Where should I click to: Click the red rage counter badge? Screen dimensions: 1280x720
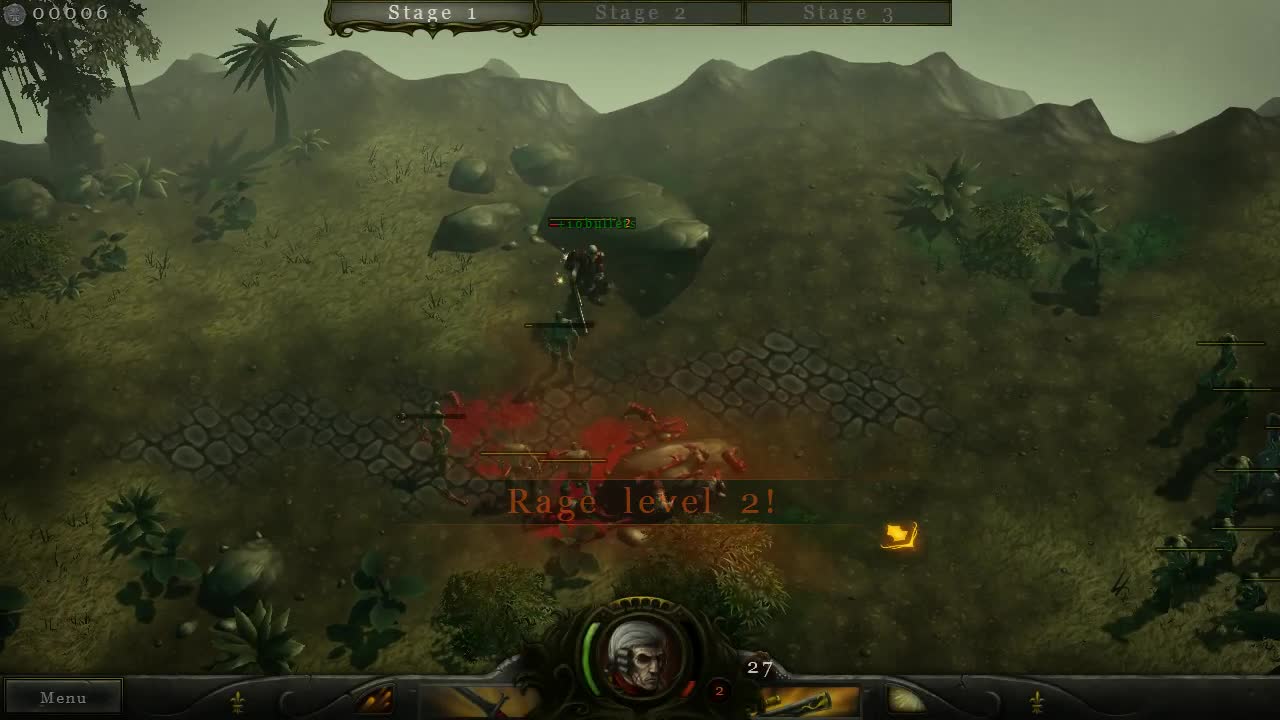coord(718,690)
